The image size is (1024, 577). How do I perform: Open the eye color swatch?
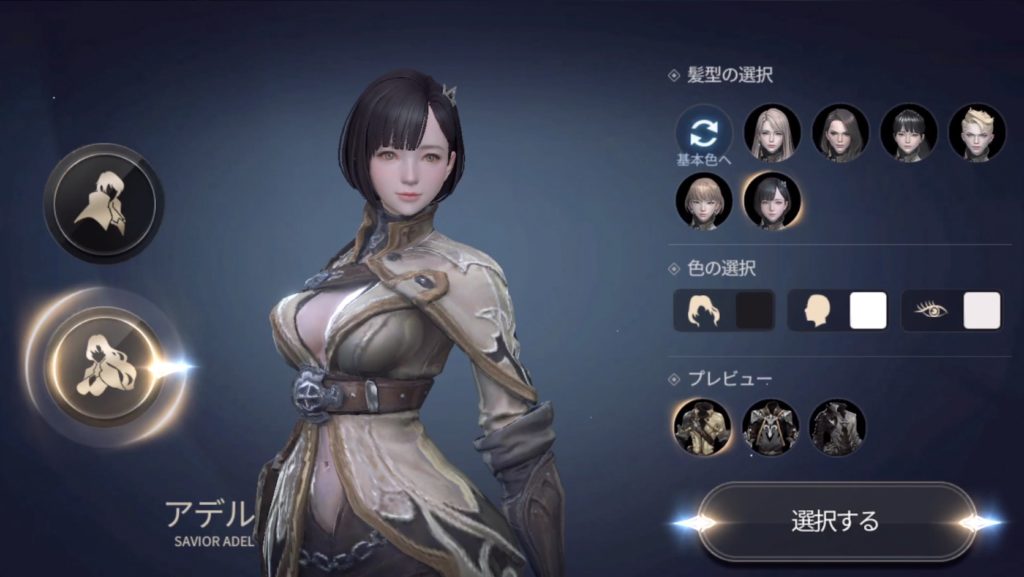click(x=981, y=311)
